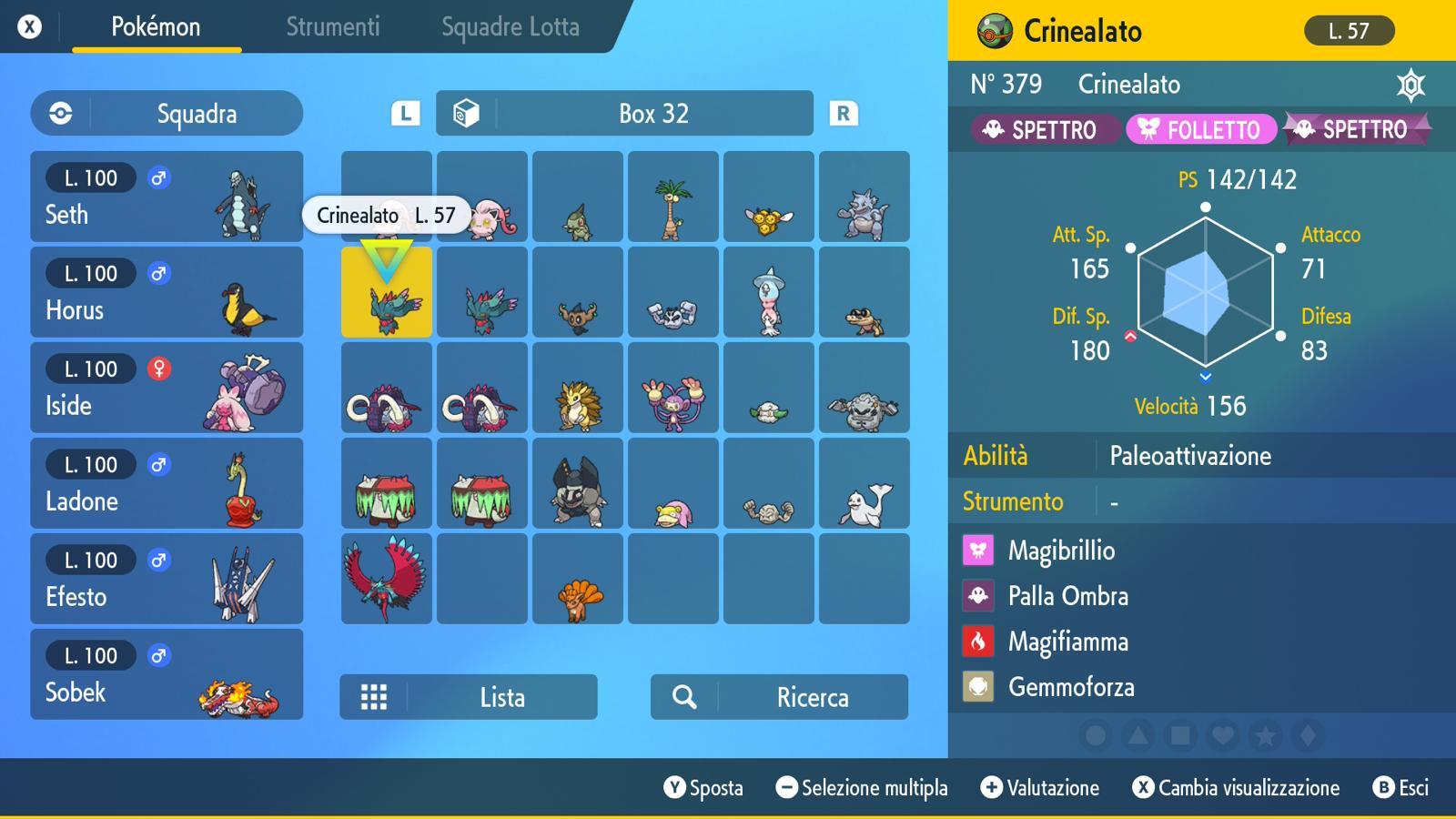The height and width of the screenshot is (819, 1456).
Task: Open the Ricerca search function
Action: click(779, 697)
